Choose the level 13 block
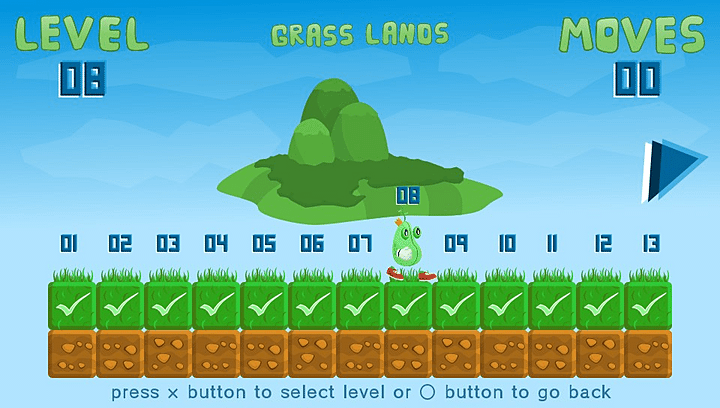 click(x=648, y=305)
